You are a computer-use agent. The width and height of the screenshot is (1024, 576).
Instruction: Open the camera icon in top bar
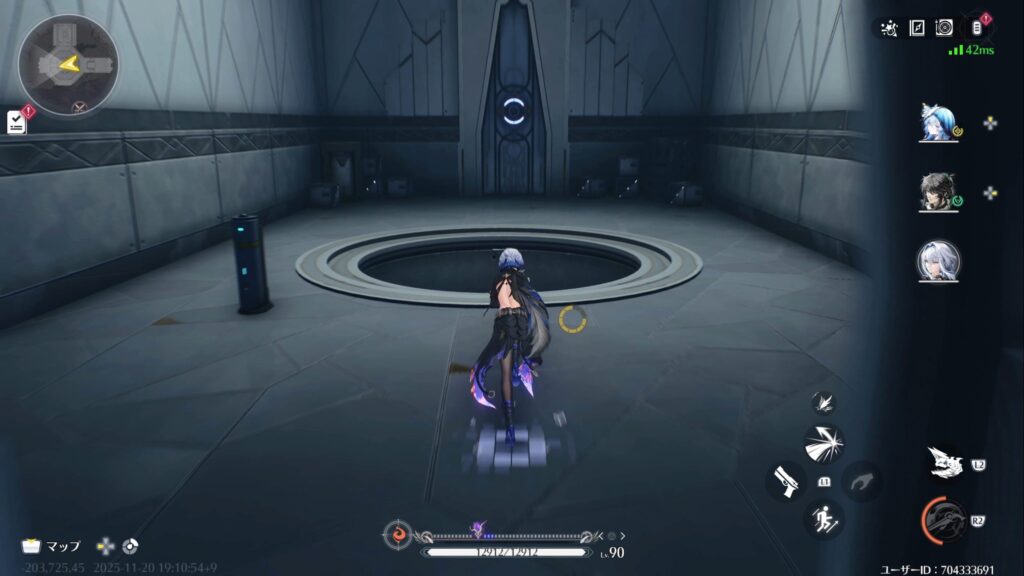943,28
